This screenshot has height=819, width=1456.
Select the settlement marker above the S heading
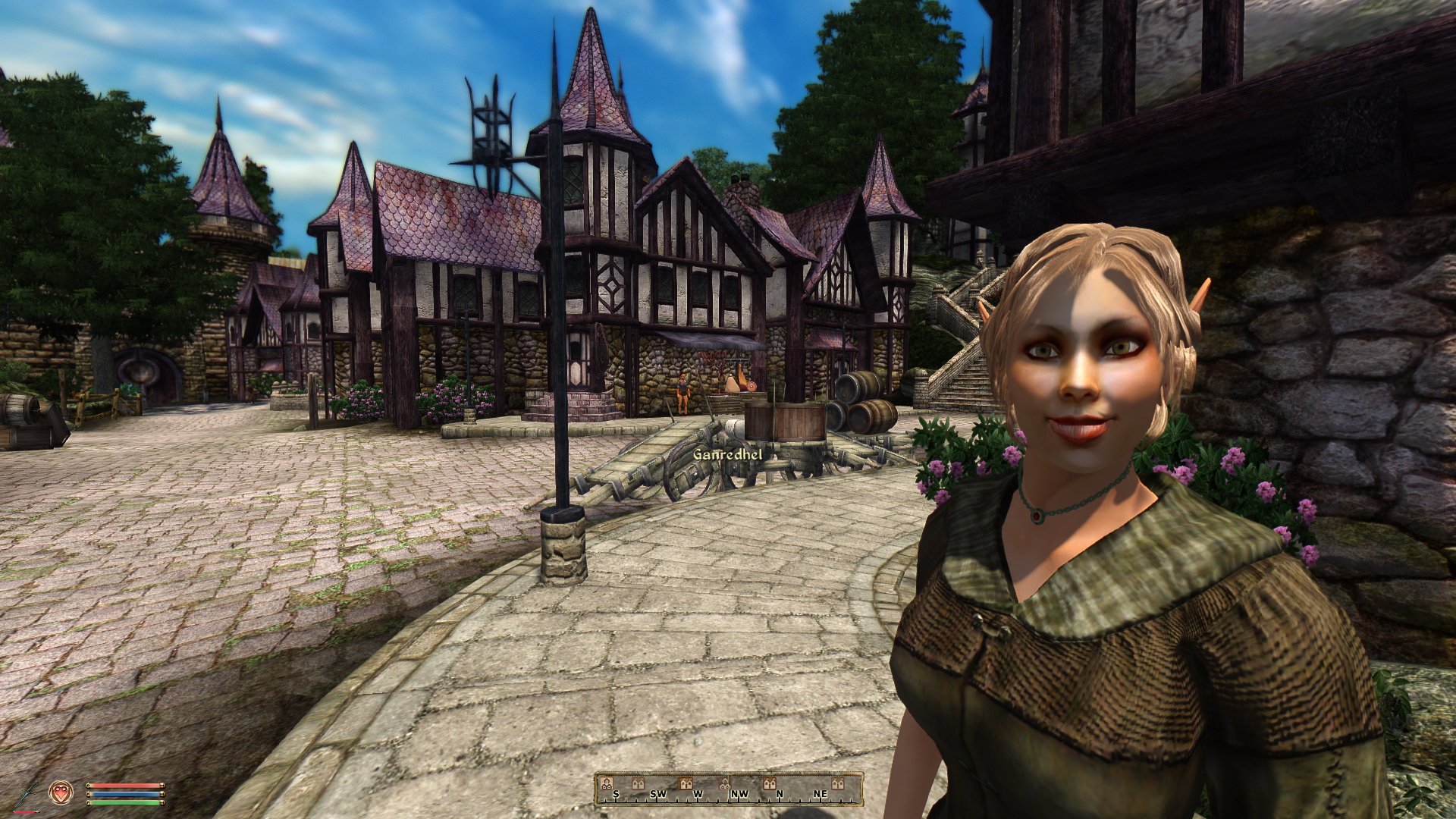coord(607,783)
